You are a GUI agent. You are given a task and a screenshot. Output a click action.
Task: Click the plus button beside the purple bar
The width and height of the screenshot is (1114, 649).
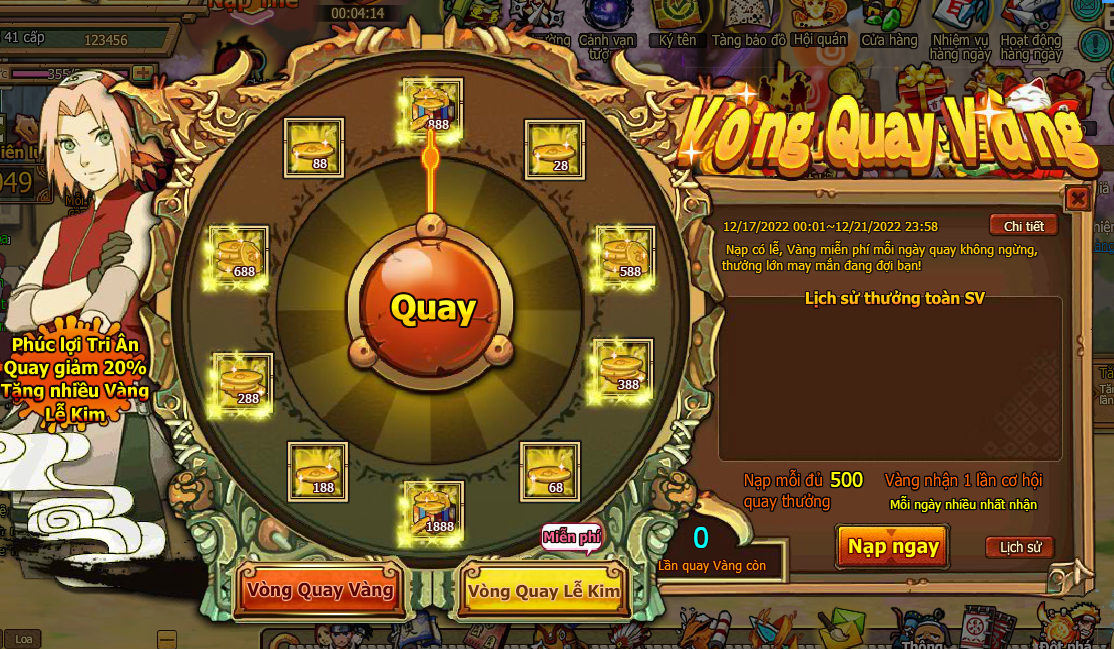(x=142, y=74)
